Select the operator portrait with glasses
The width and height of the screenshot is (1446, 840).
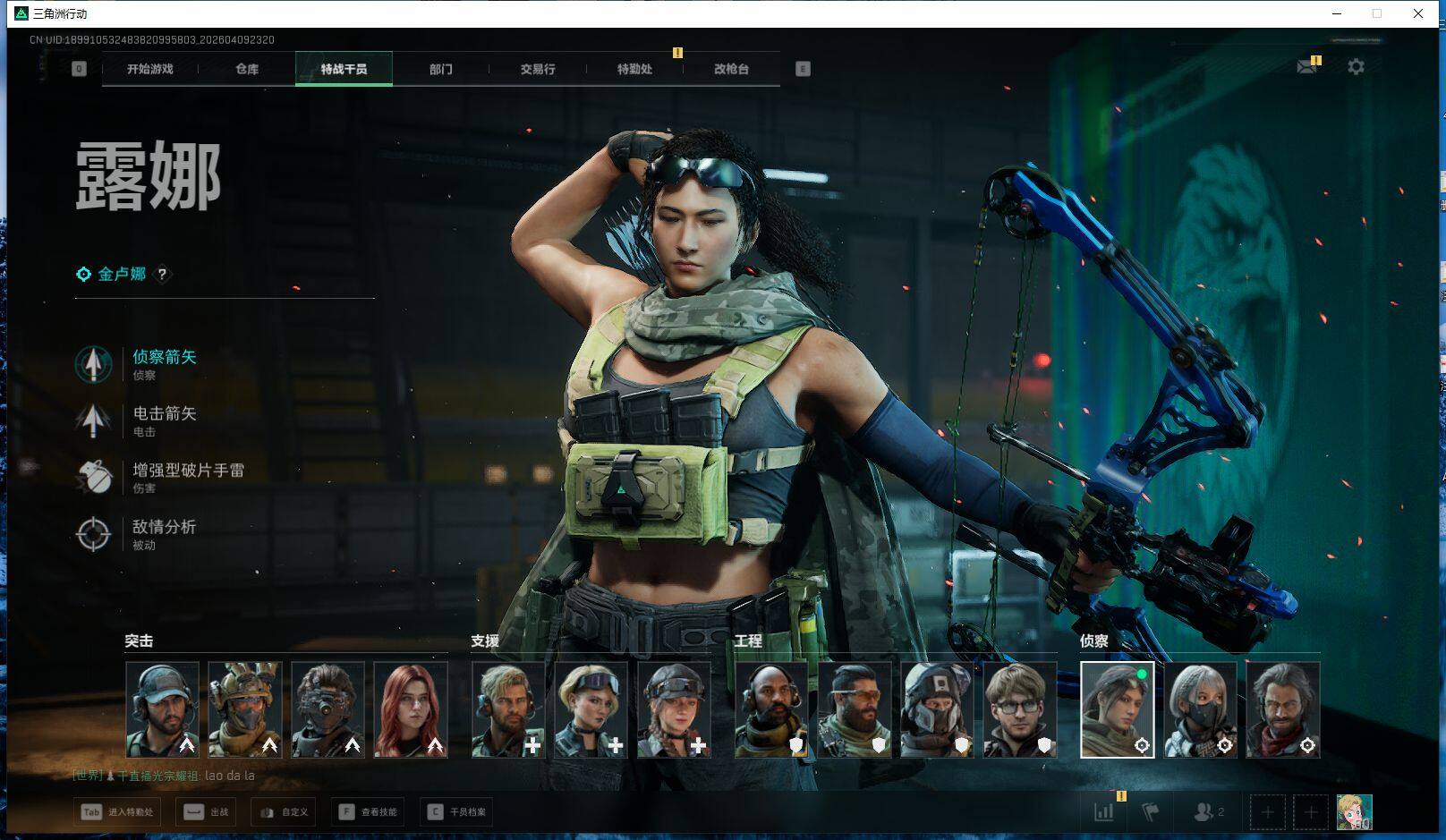1020,709
